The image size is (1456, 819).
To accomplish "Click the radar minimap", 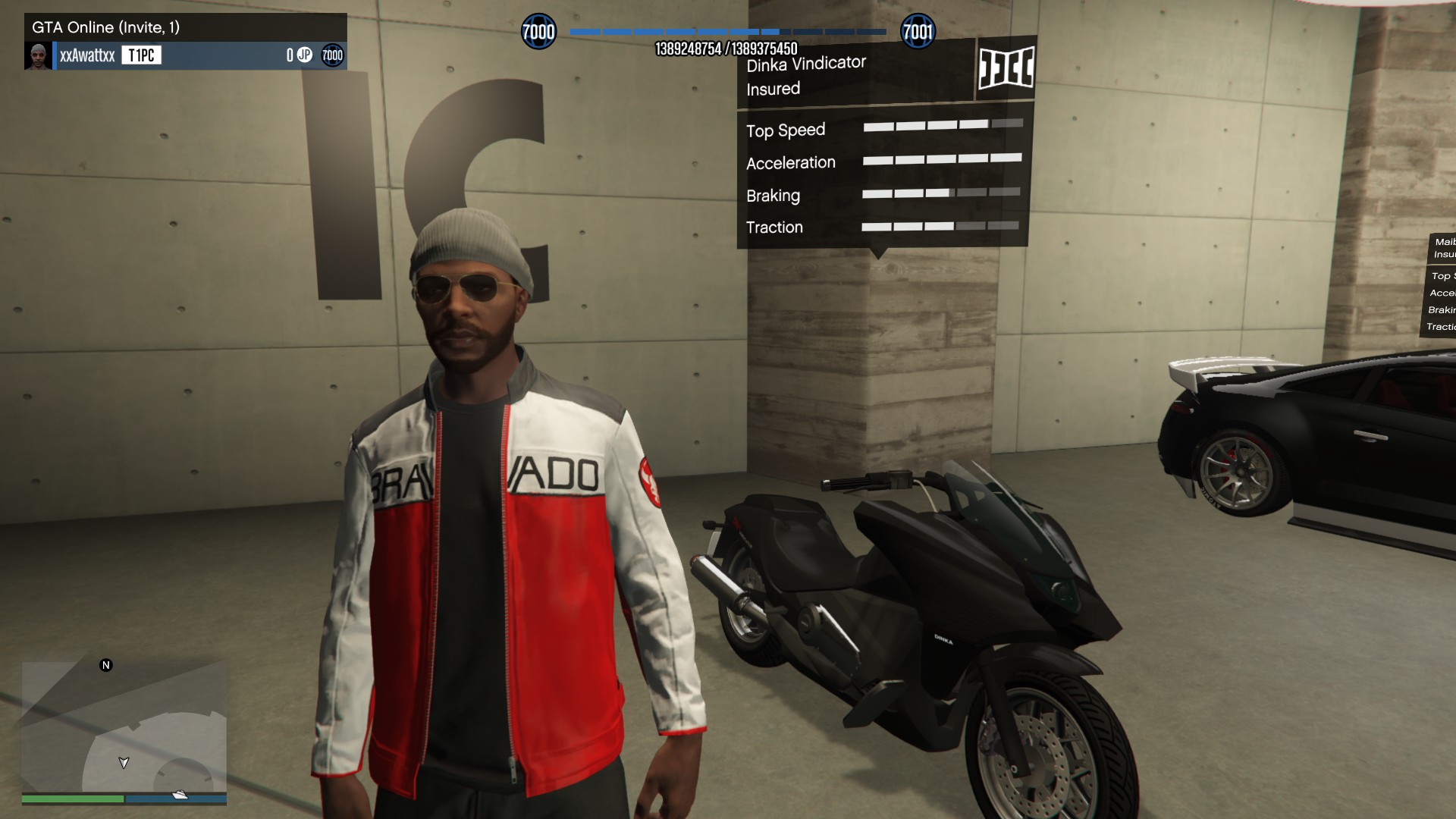I will tap(124, 726).
